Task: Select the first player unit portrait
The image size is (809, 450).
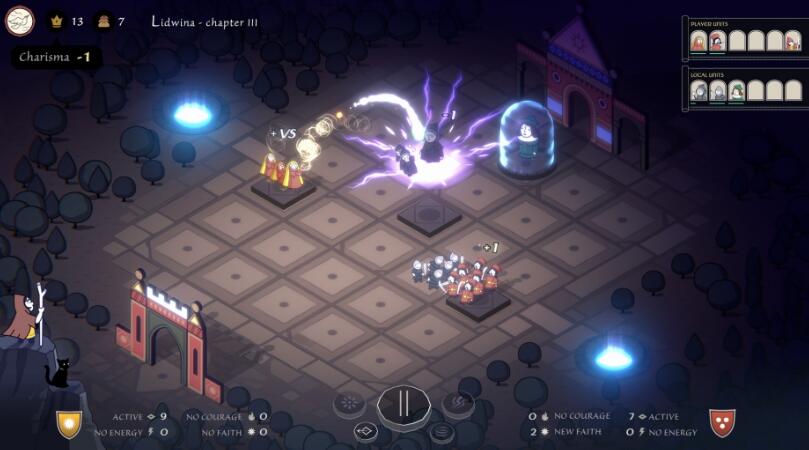Action: coord(699,41)
